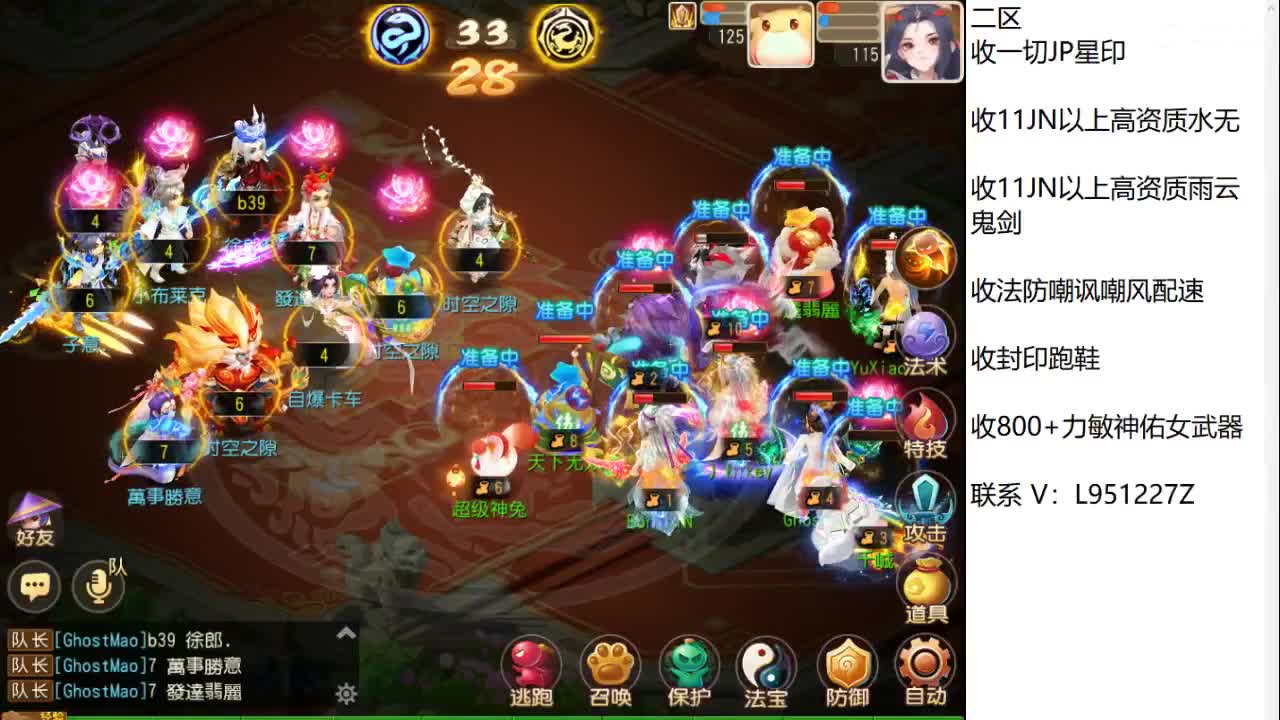Image resolution: width=1280 pixels, height=720 pixels.
Task: Toggle the microphone for team voice chat
Action: [96, 586]
